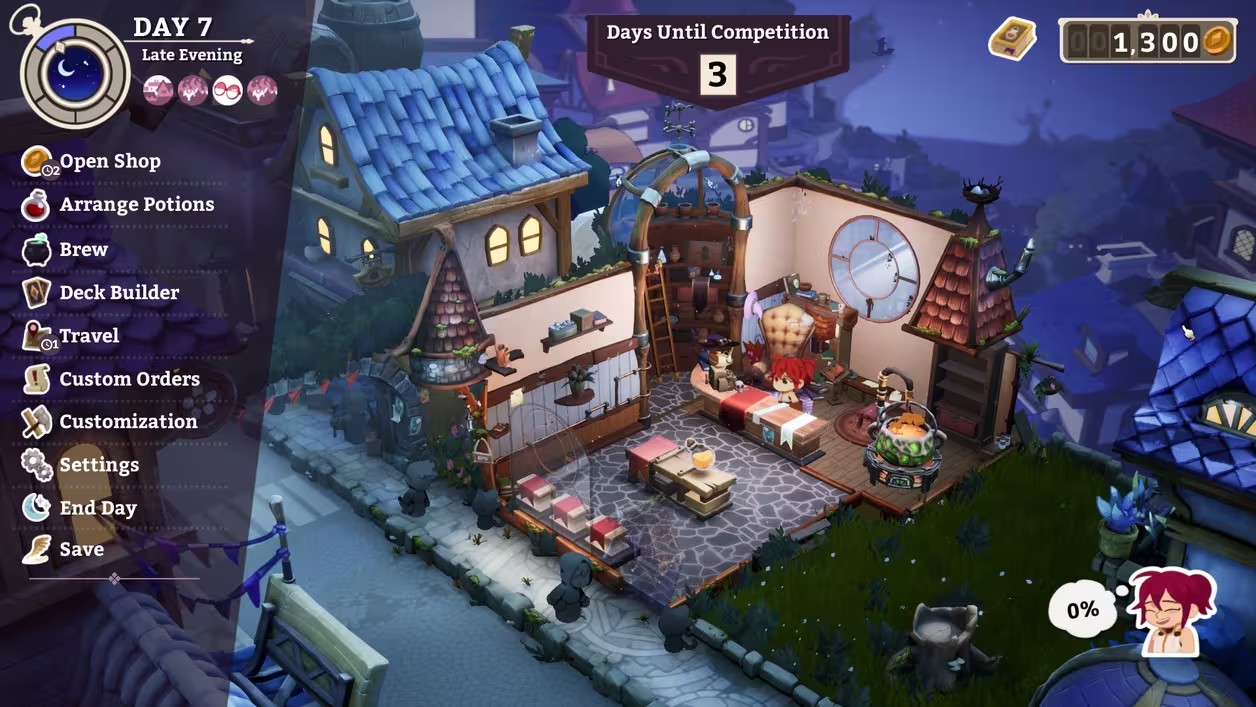1256x707 pixels.
Task: Click the day clock moon dial
Action: pyautogui.click(x=75, y=73)
